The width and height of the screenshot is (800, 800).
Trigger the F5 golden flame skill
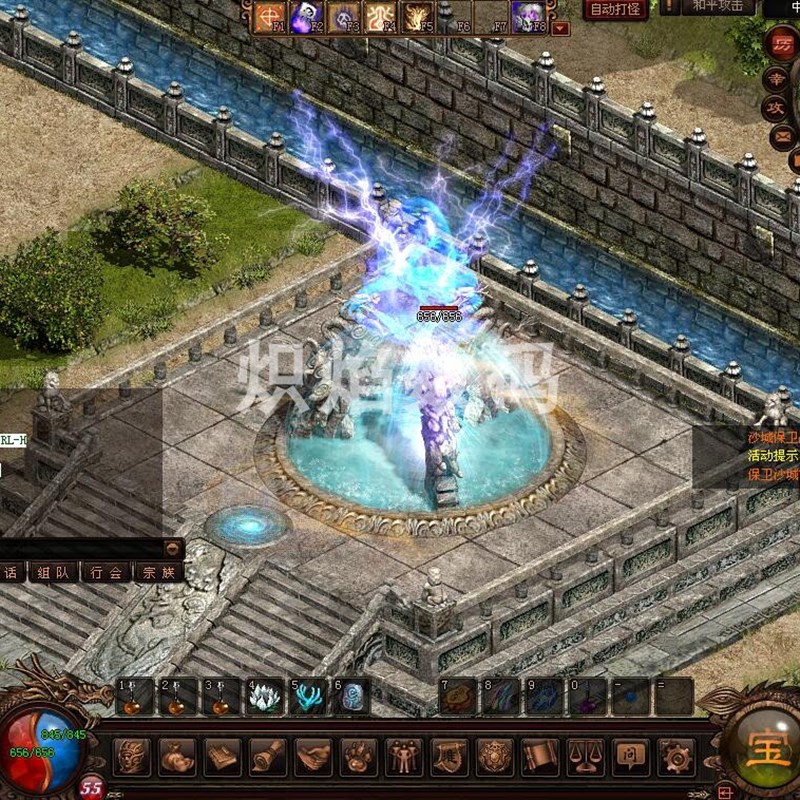pos(417,16)
